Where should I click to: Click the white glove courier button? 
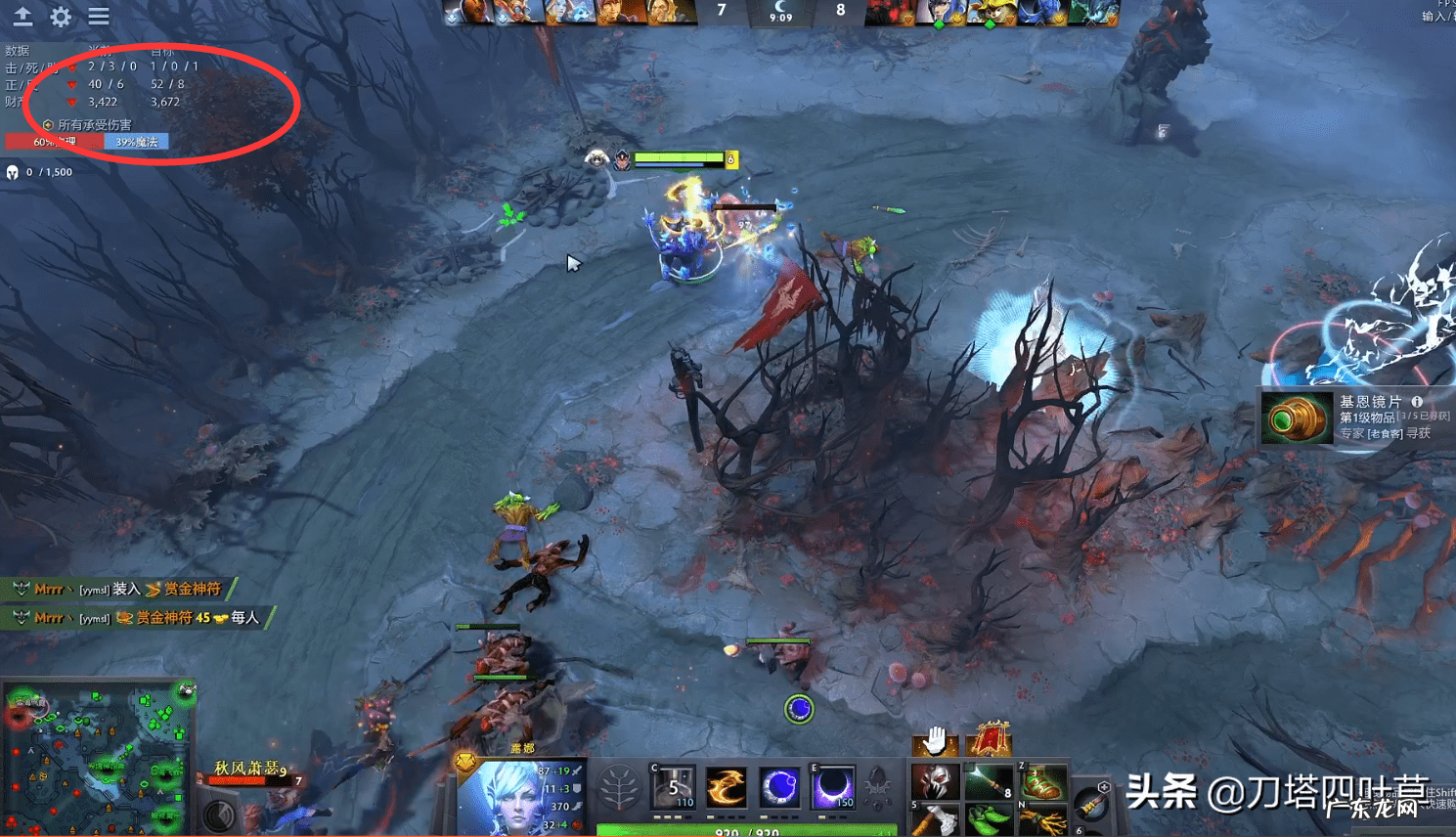pyautogui.click(x=935, y=741)
